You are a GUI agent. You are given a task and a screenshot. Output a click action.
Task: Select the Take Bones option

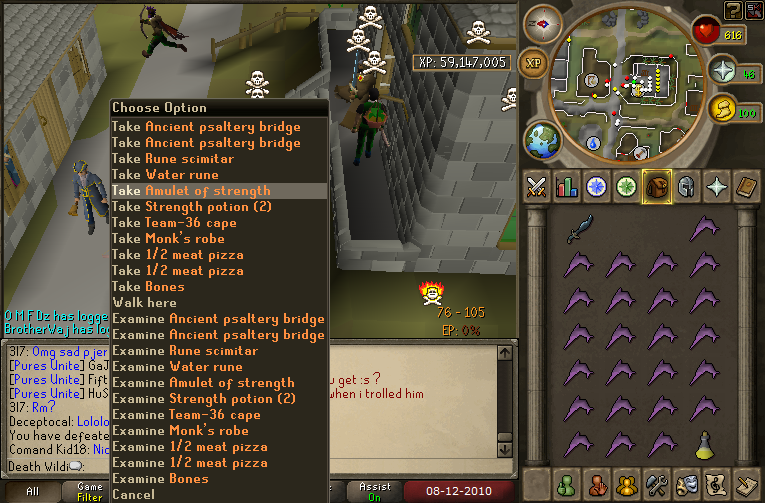tap(148, 287)
